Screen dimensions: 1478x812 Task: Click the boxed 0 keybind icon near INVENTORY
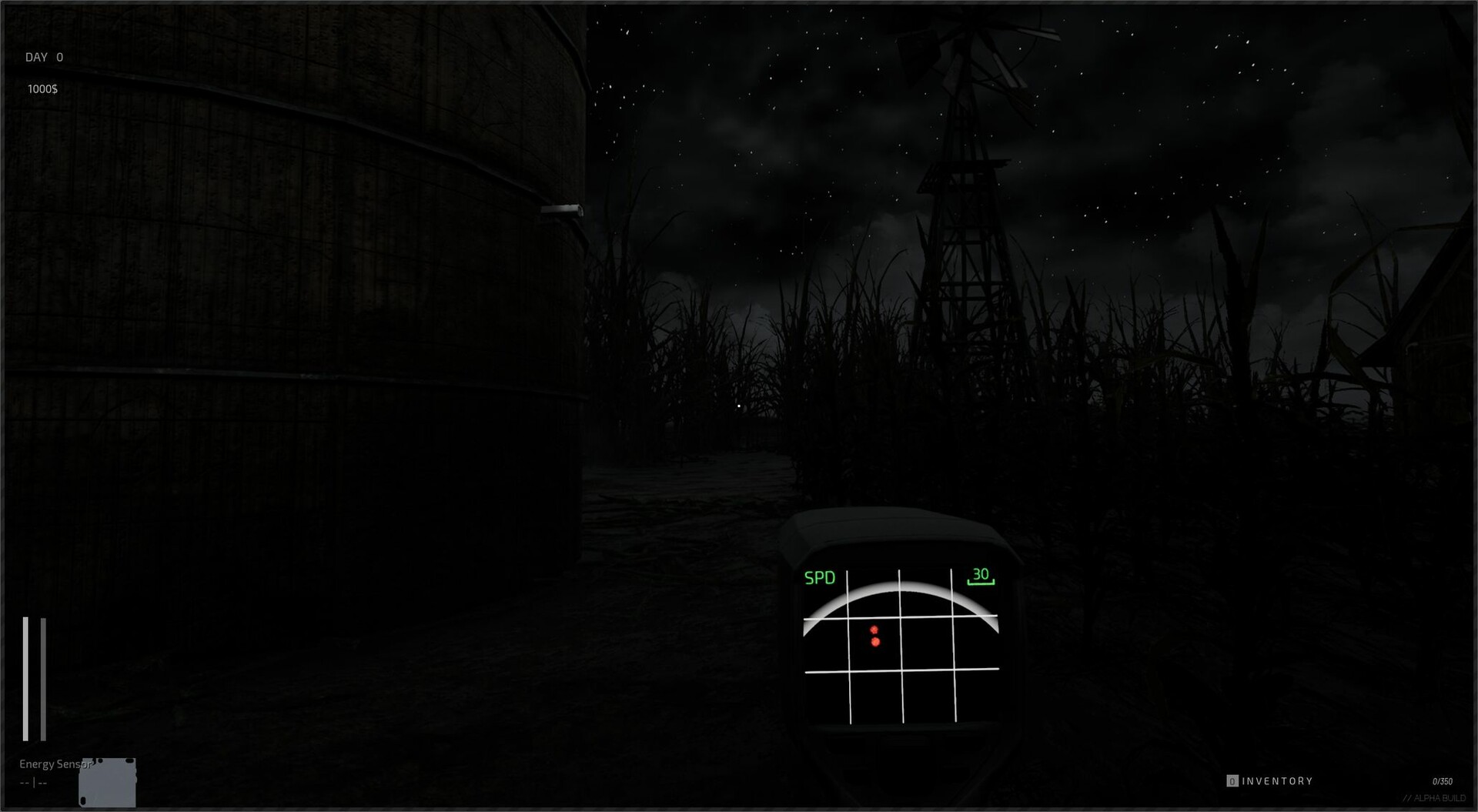(x=1232, y=780)
